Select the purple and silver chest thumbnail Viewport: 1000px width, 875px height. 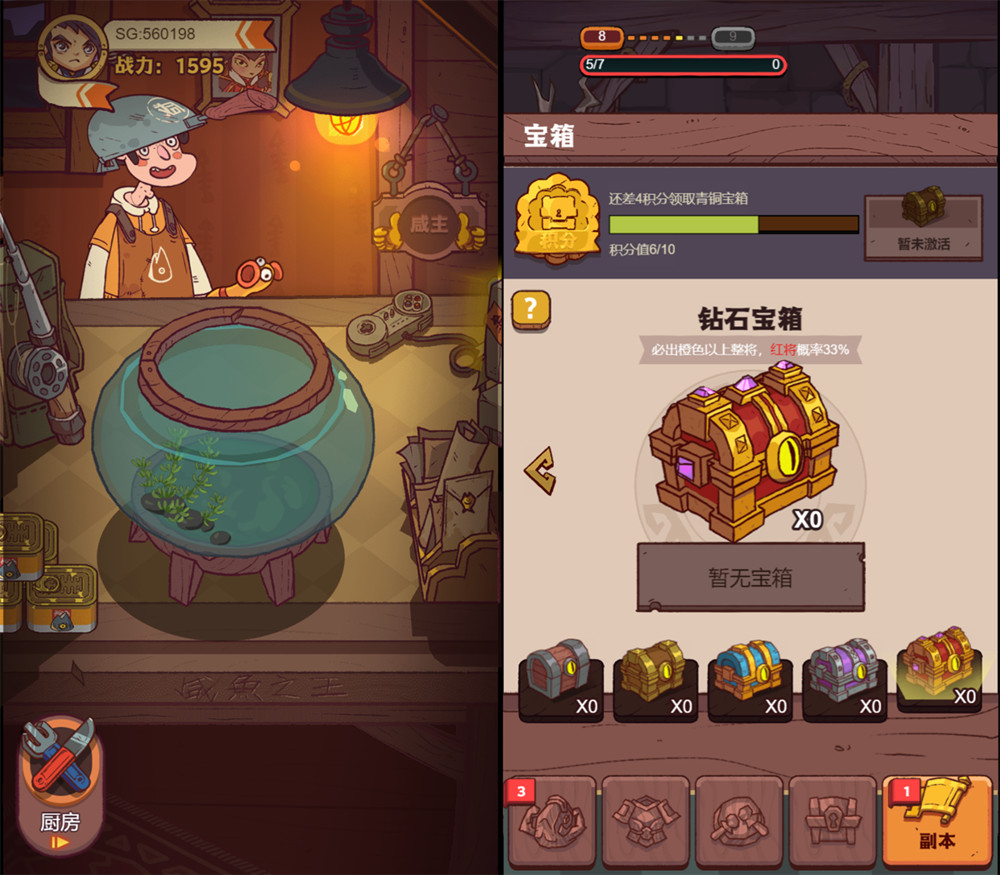pyautogui.click(x=844, y=676)
